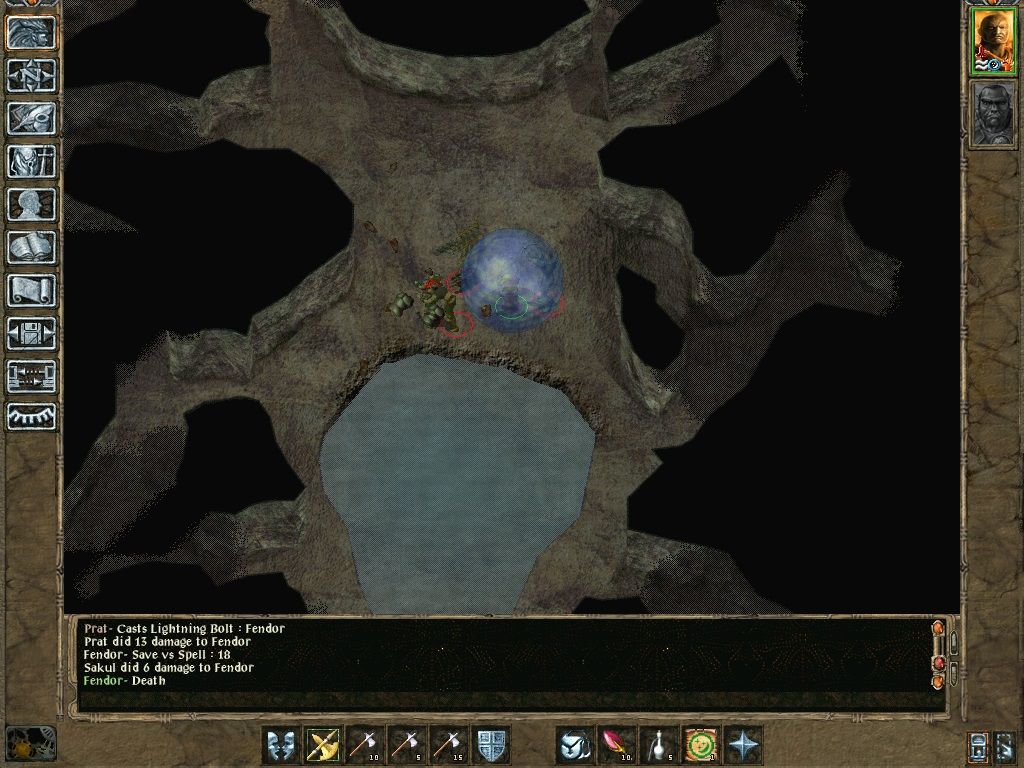This screenshot has width=1024, height=768.
Task: Click the clock icon in bottom-left corner
Action: click(x=30, y=745)
